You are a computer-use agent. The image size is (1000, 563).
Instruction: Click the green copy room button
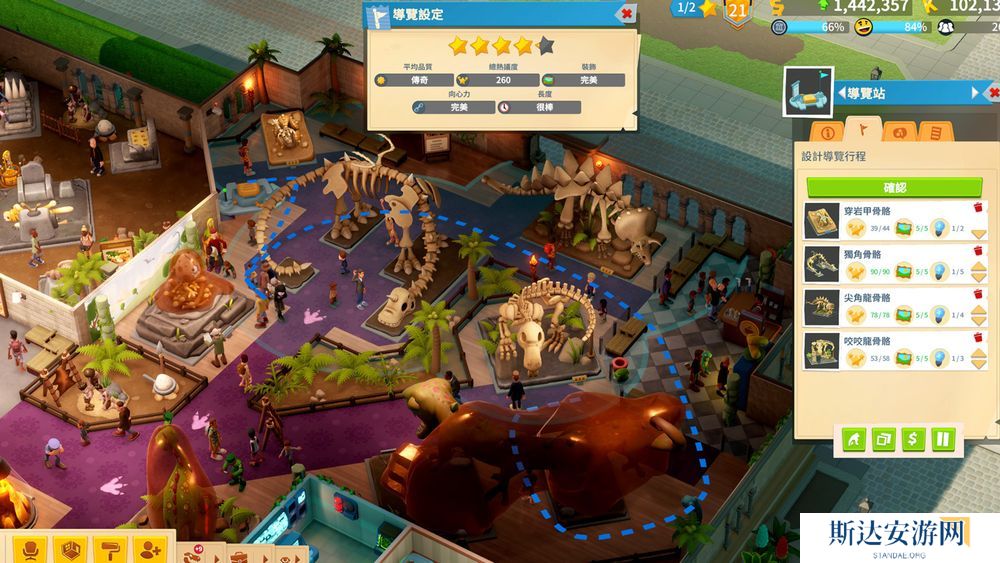coord(882,438)
